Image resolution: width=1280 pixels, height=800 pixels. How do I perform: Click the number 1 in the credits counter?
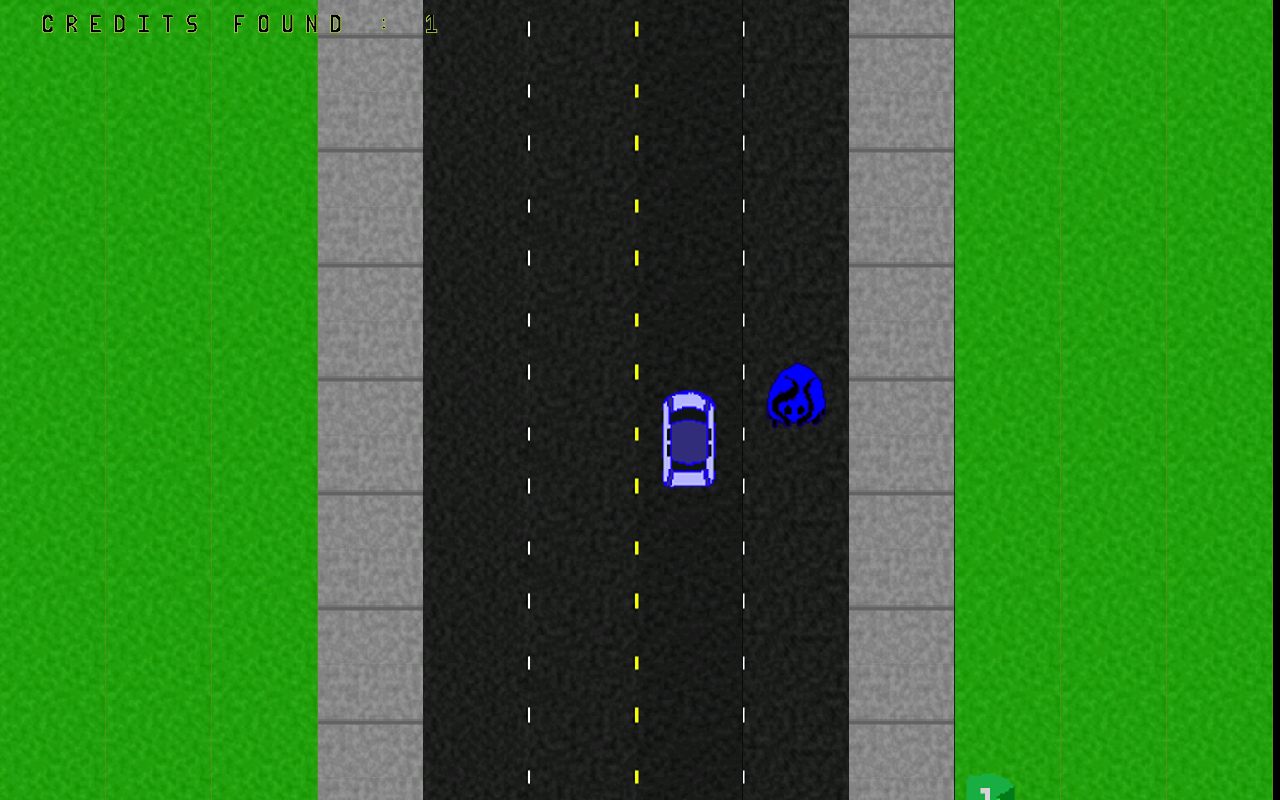[x=430, y=23]
